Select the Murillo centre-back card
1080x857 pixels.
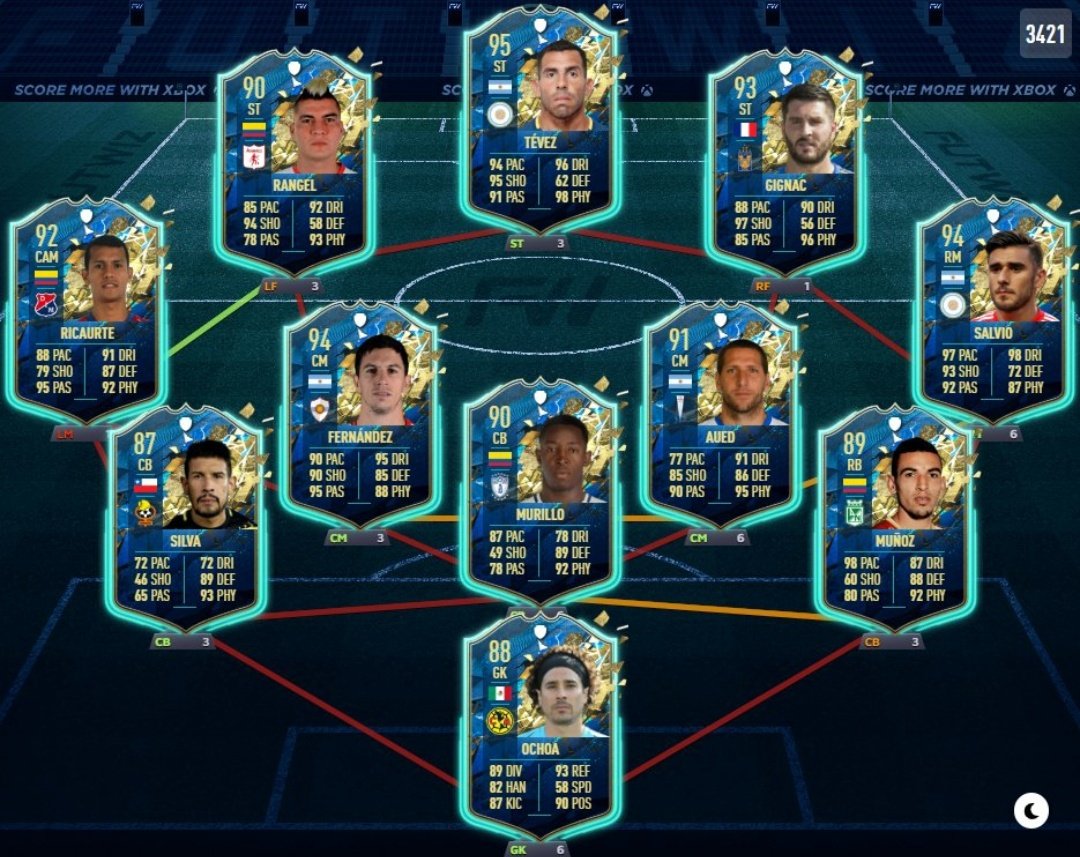click(x=541, y=490)
